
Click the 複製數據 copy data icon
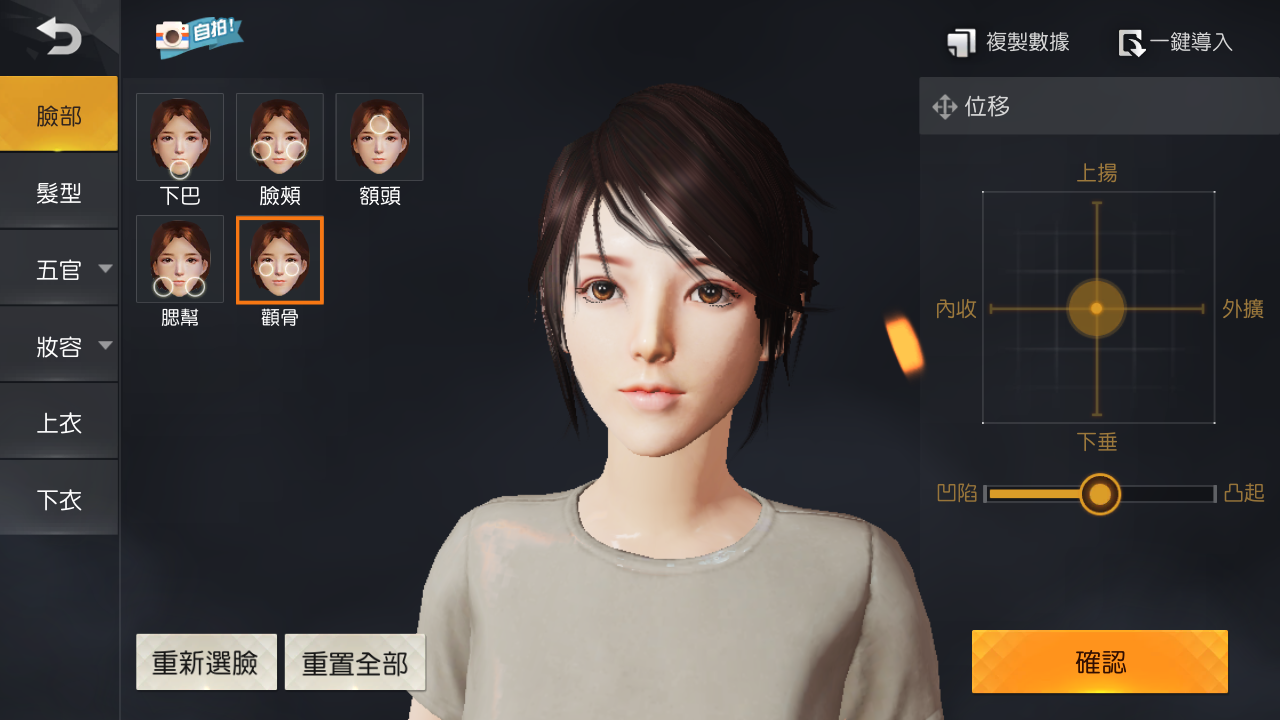point(962,42)
